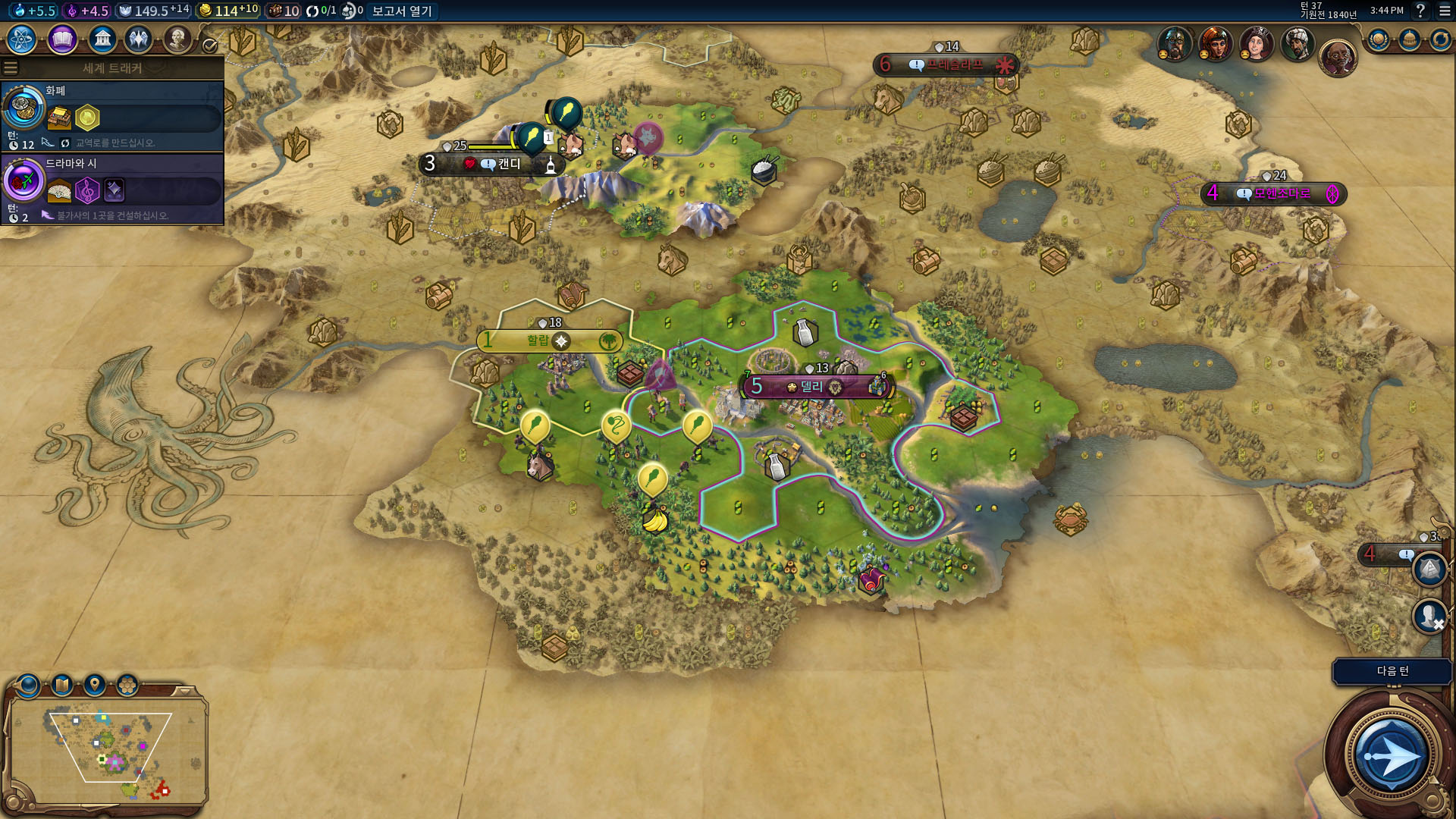Open the Civilopedia help question mark
The width and height of the screenshot is (1456, 819).
point(1420,11)
